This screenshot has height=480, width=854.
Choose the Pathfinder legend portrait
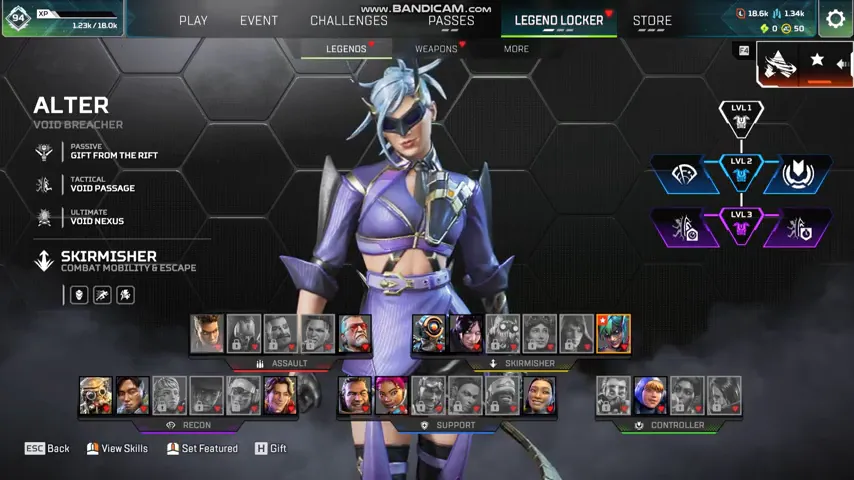coord(429,334)
